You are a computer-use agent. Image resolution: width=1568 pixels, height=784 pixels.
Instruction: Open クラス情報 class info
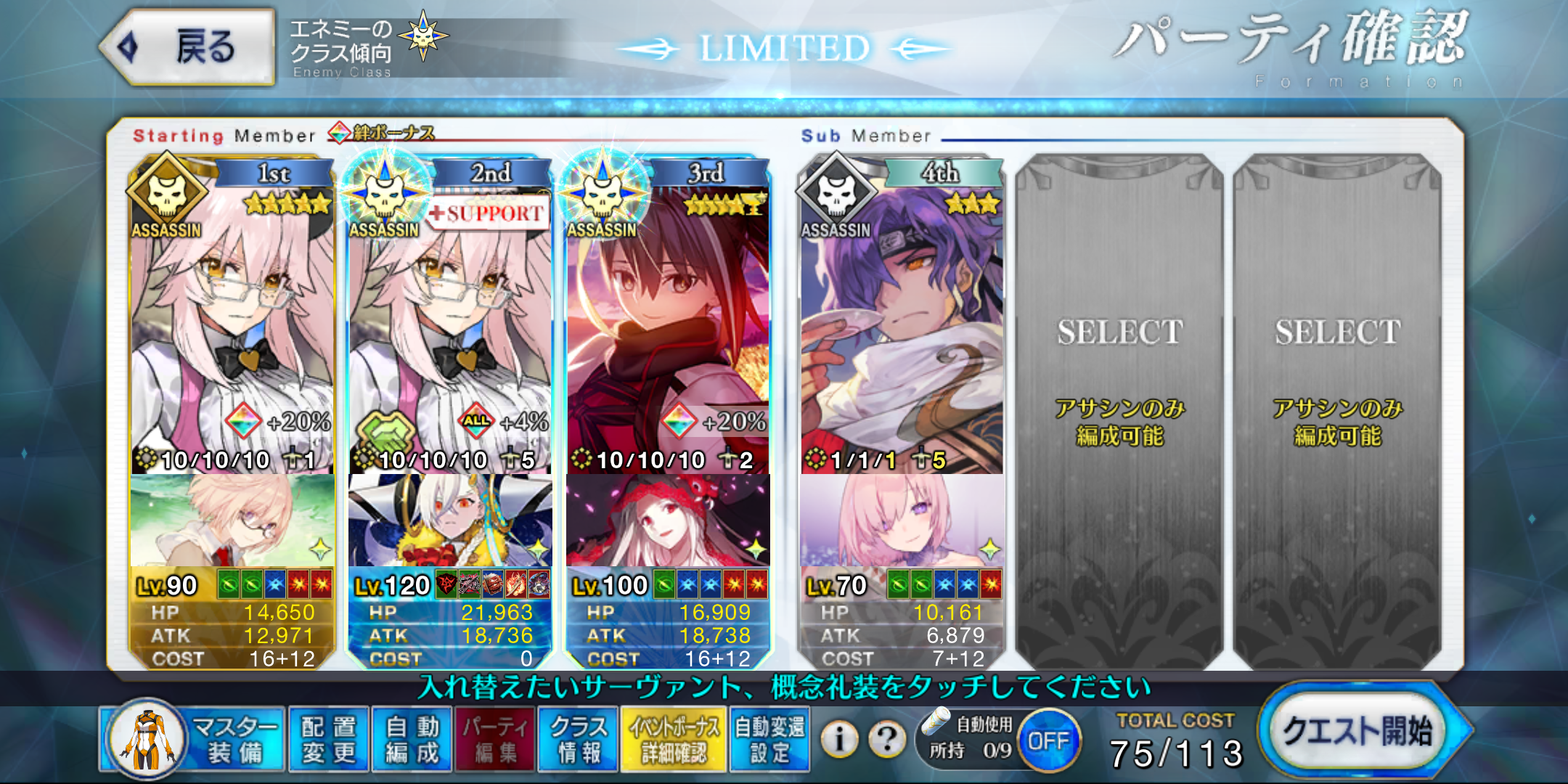(x=579, y=740)
